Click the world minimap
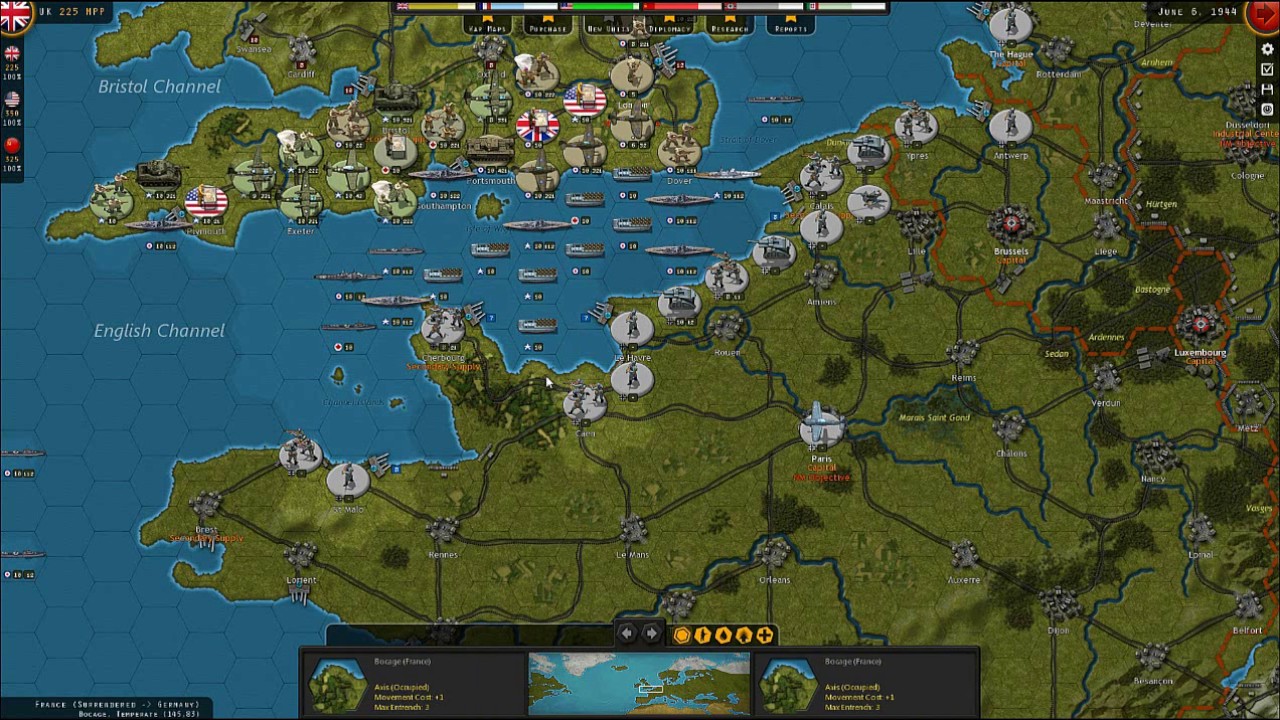This screenshot has height=720, width=1280. click(639, 684)
